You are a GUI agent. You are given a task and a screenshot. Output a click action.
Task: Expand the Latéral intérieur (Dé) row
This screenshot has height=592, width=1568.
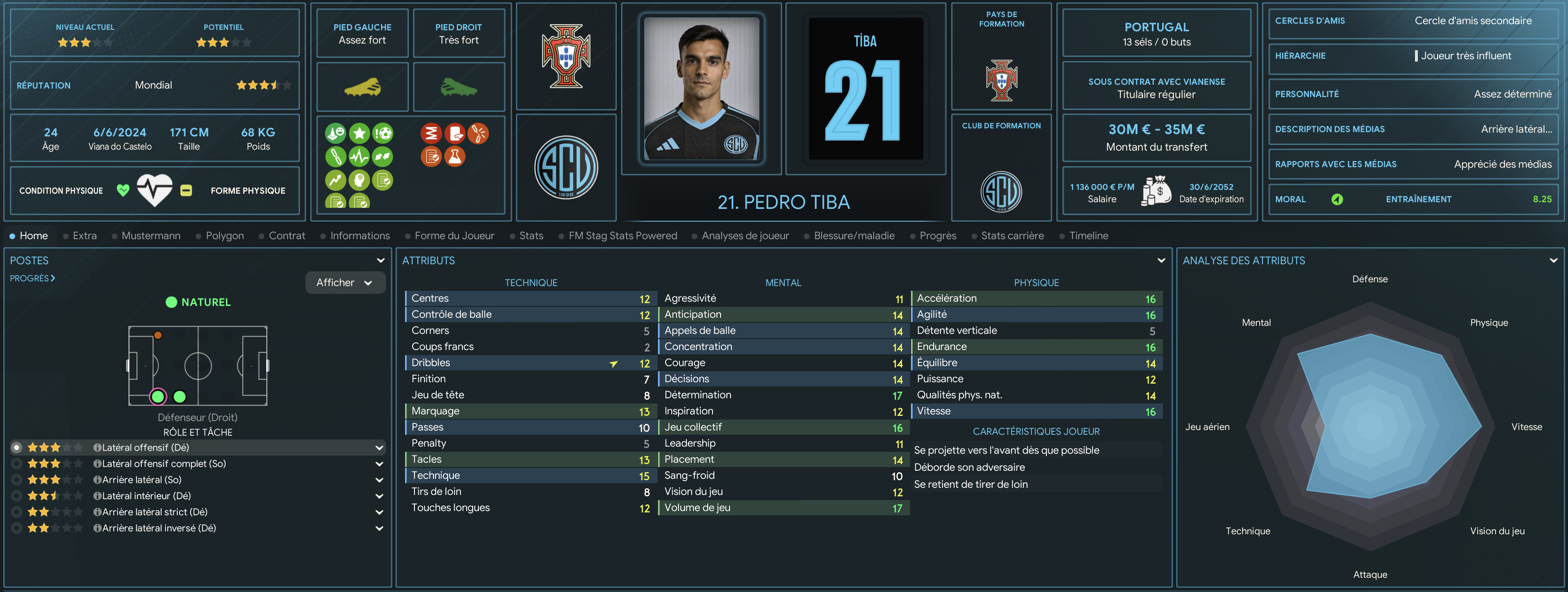click(x=379, y=496)
